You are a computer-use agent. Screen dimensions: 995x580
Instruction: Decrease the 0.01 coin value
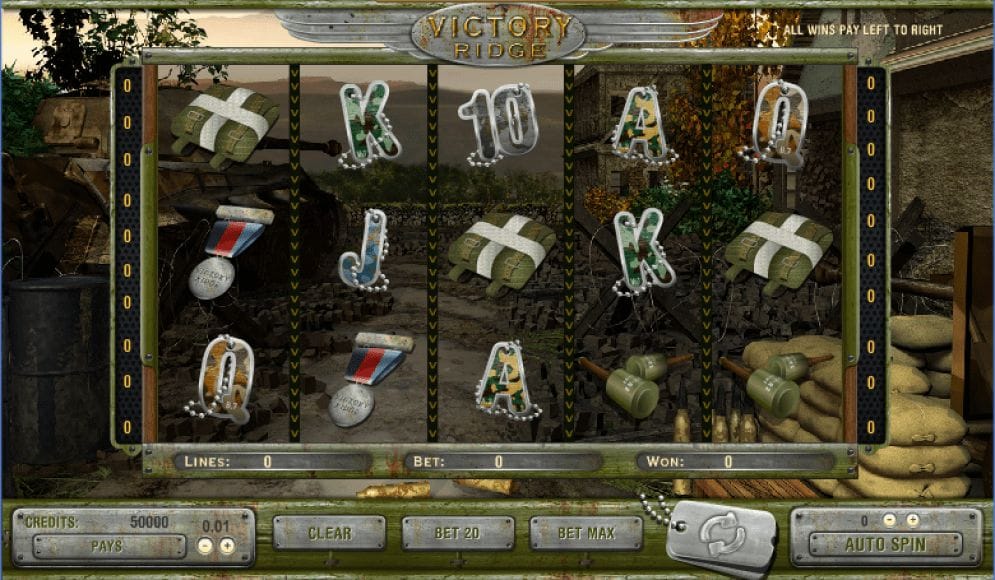[204, 546]
